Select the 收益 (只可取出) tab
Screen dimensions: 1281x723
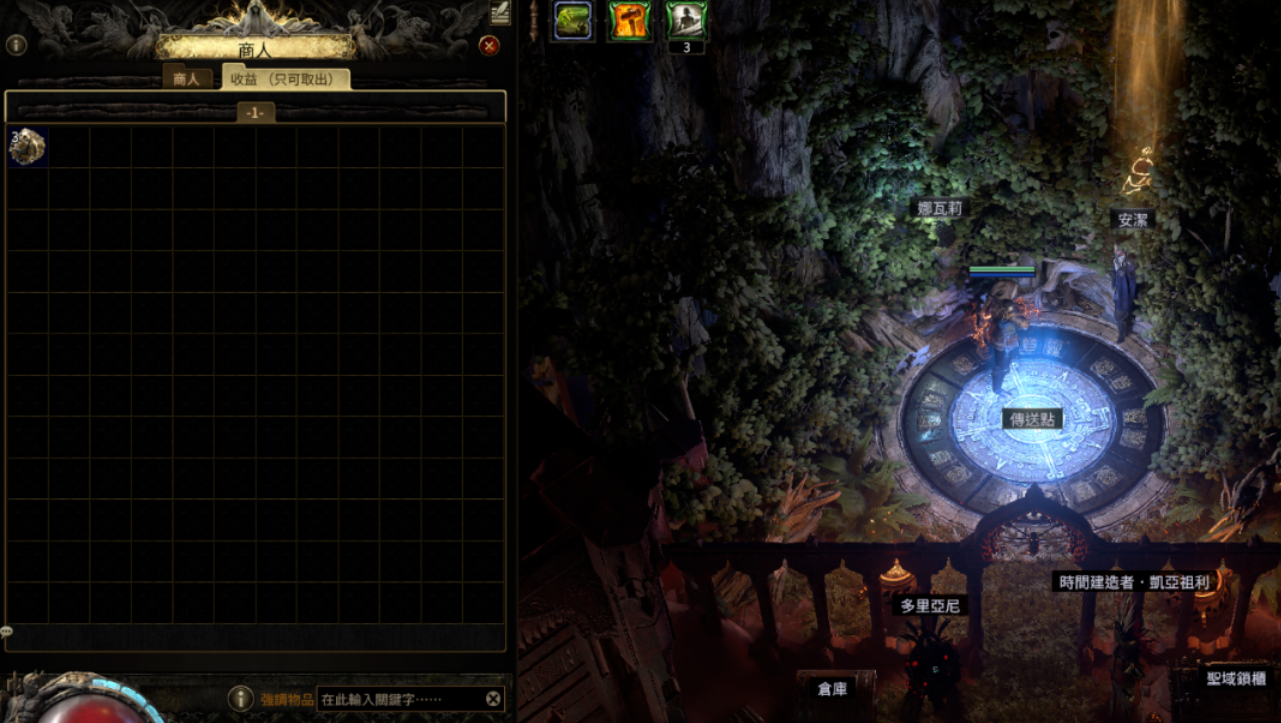point(286,79)
